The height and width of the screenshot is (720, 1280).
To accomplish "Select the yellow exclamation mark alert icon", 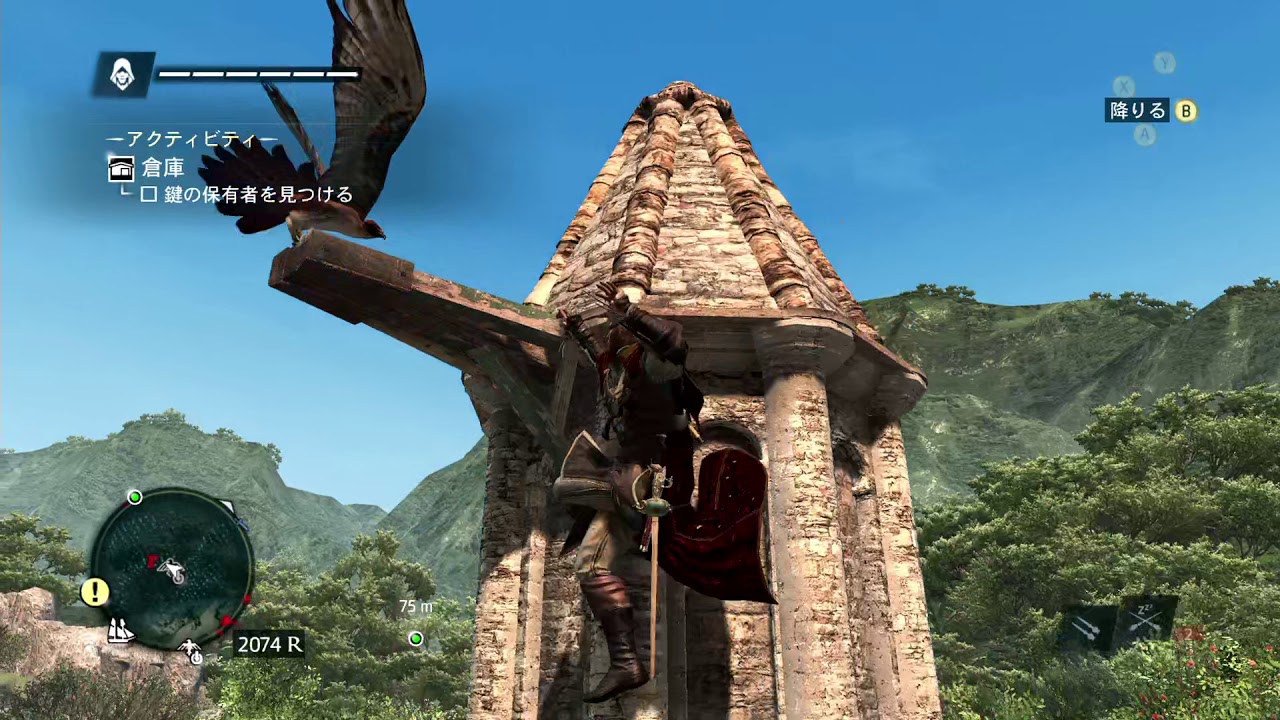I will [95, 592].
